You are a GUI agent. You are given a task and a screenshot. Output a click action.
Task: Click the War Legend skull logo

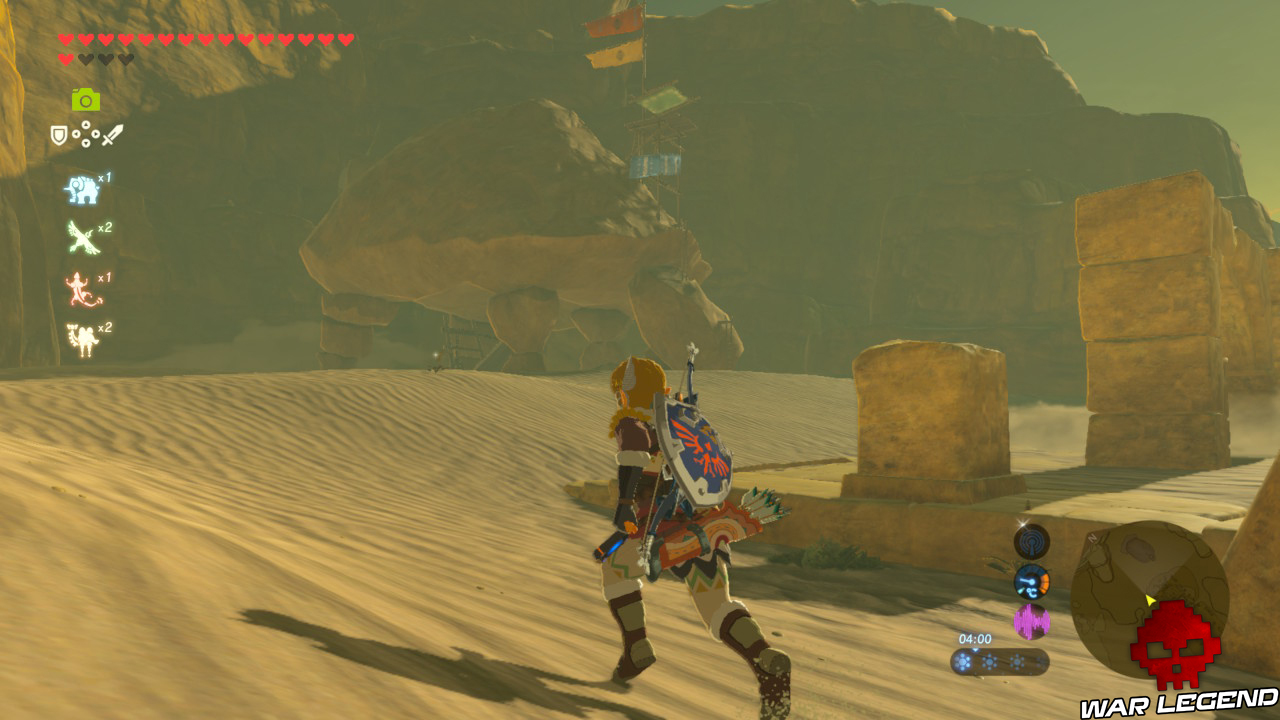[1174, 644]
